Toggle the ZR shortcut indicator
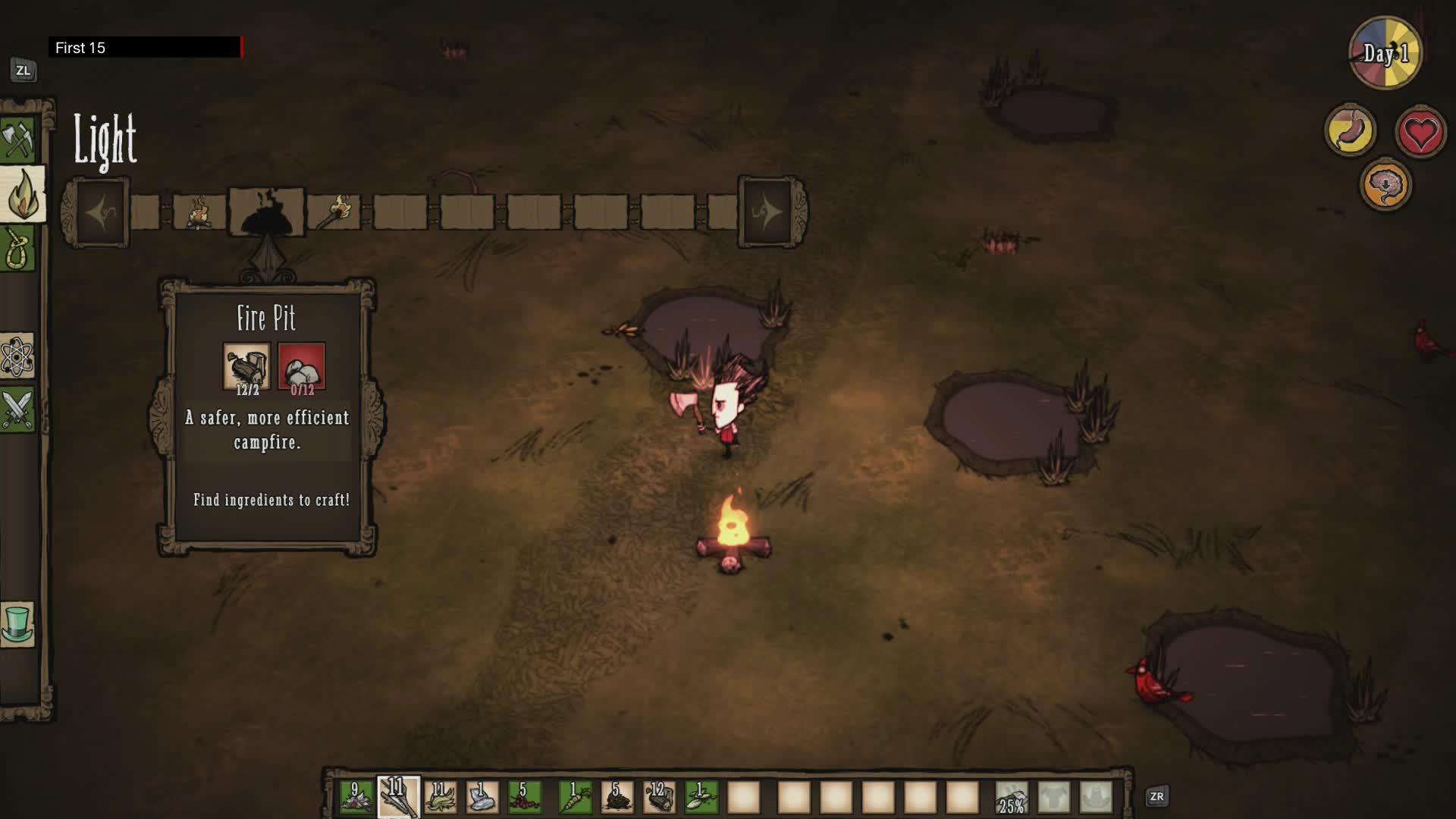Viewport: 1456px width, 819px height. click(1156, 796)
